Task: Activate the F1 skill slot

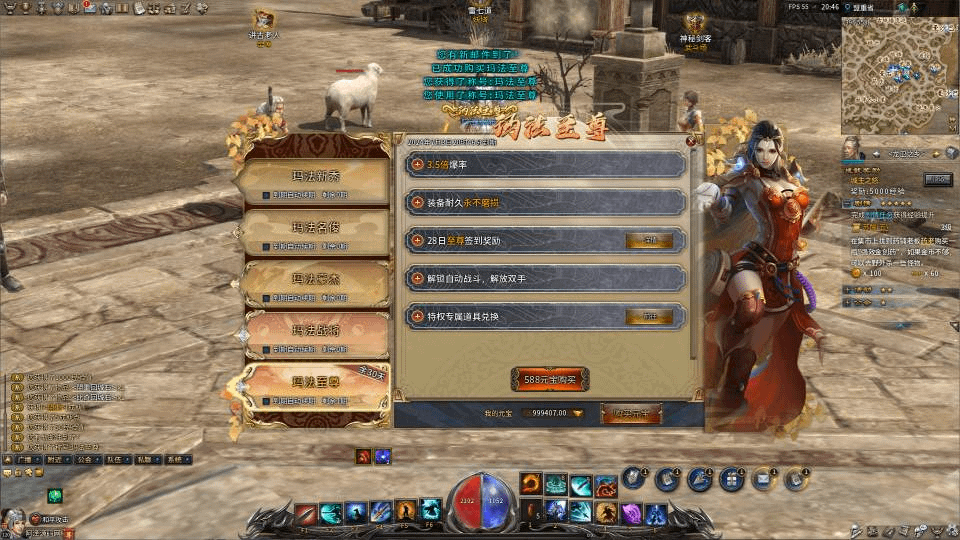Action: 306,513
